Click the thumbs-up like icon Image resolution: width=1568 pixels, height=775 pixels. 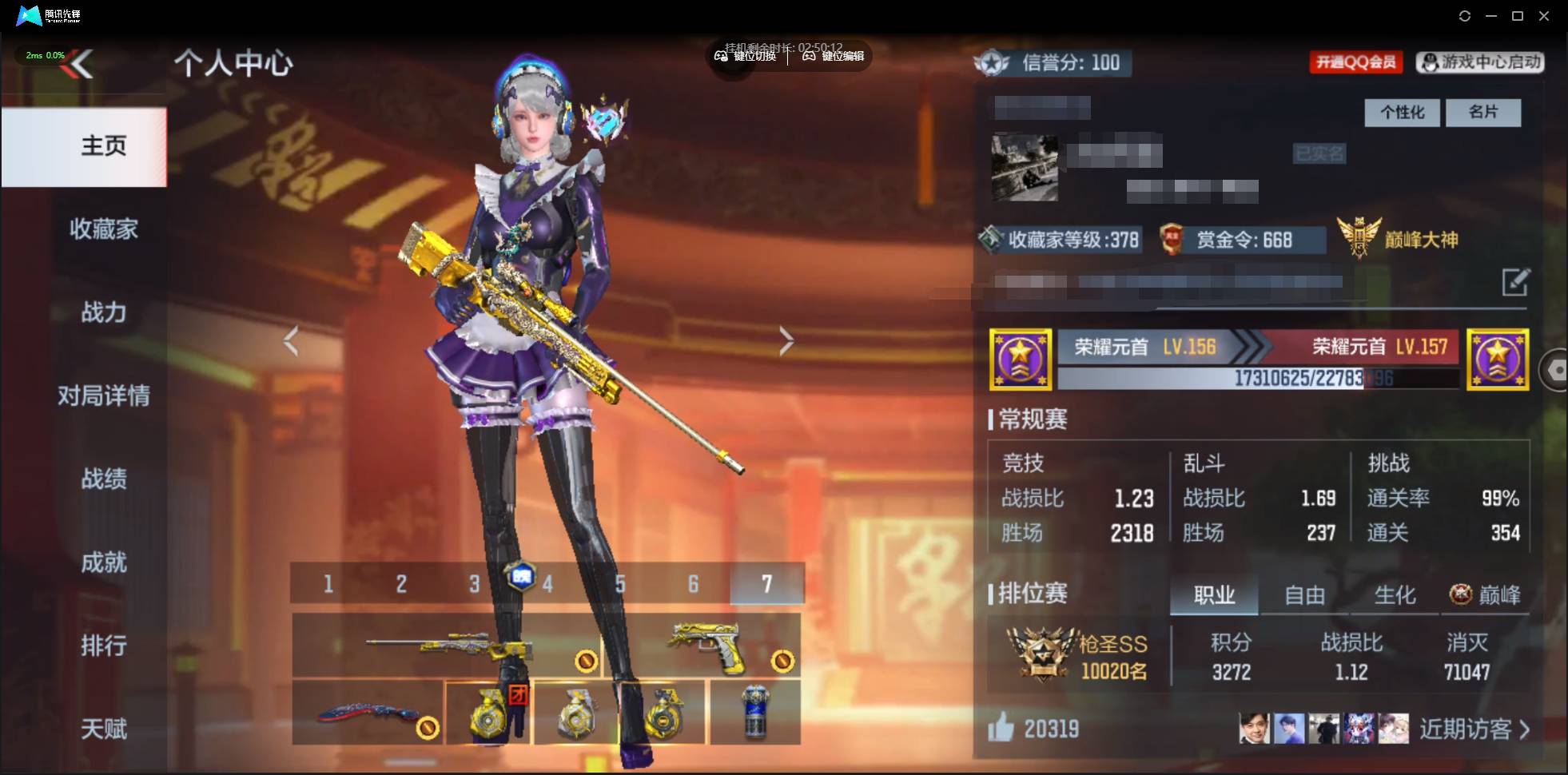(x=1001, y=728)
